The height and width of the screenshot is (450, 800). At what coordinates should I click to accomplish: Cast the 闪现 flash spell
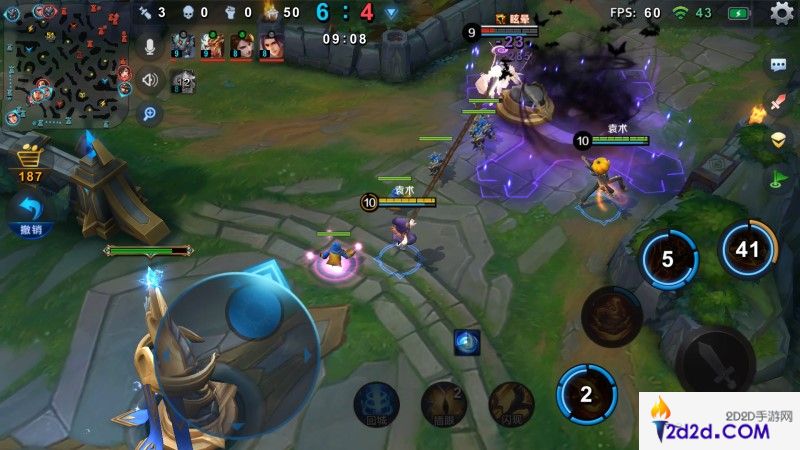(511, 402)
